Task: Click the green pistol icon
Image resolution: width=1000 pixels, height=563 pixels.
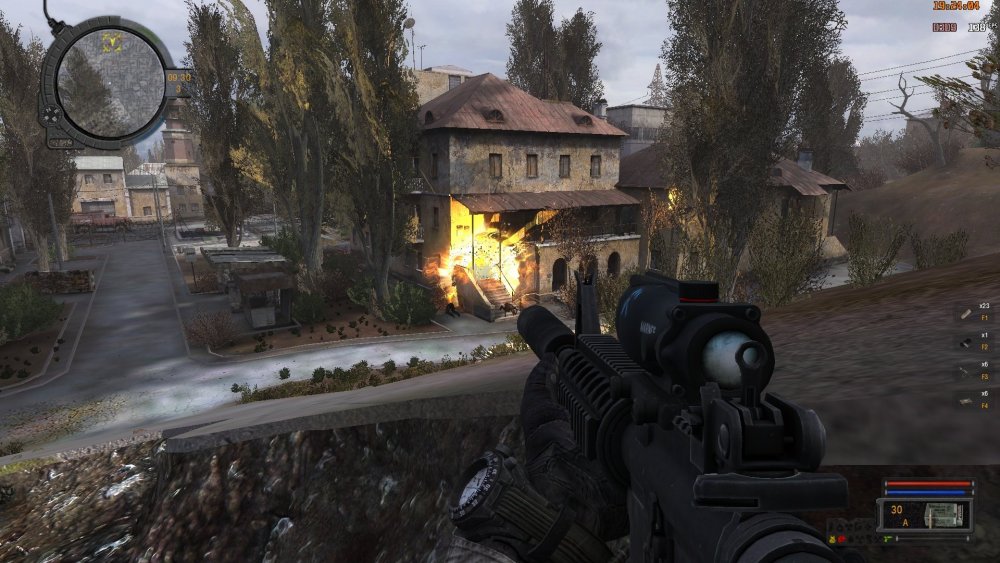Action: 886,539
